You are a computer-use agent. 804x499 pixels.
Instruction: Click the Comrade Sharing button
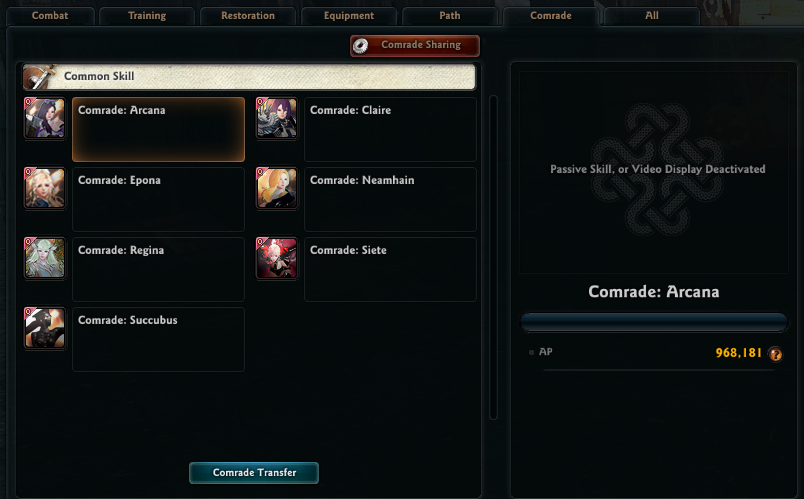[x=415, y=45]
